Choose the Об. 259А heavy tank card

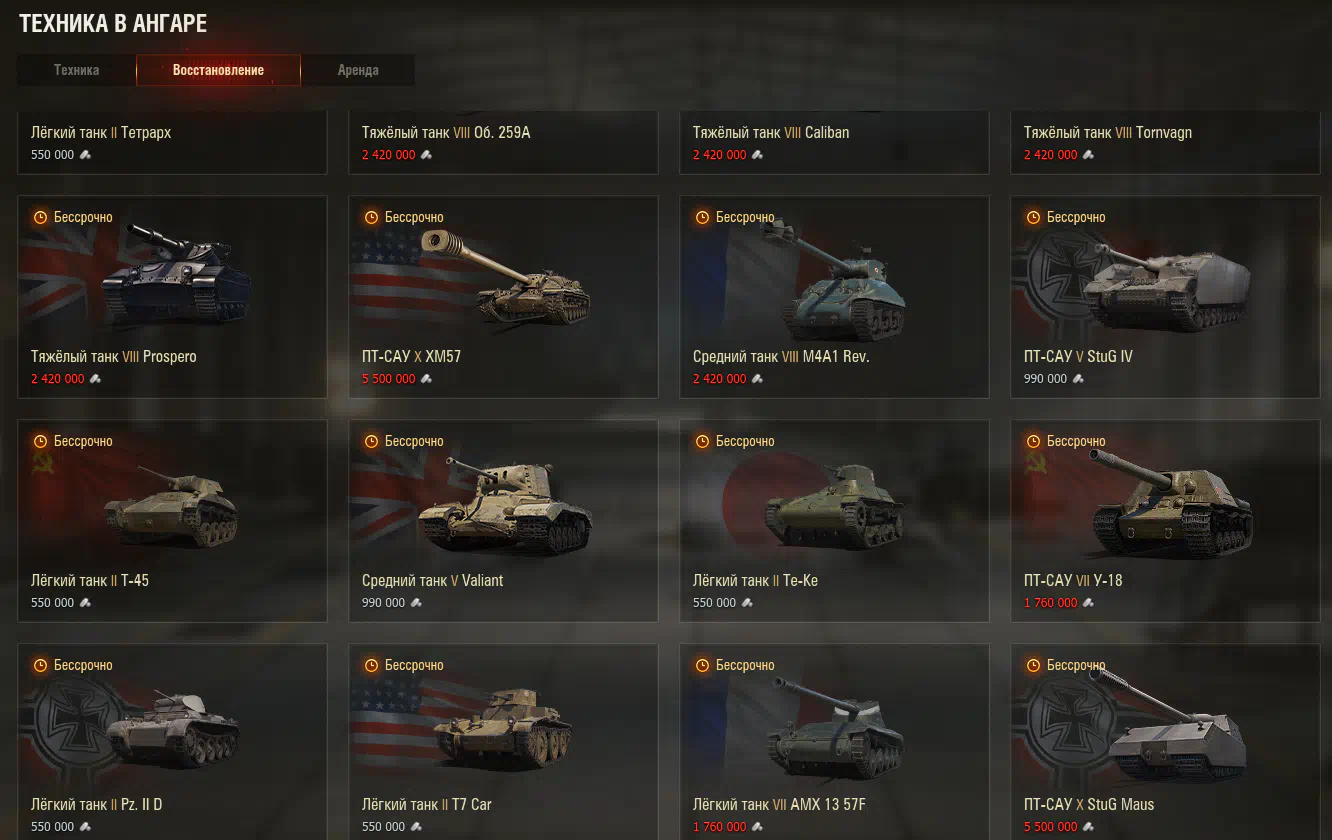(x=503, y=142)
